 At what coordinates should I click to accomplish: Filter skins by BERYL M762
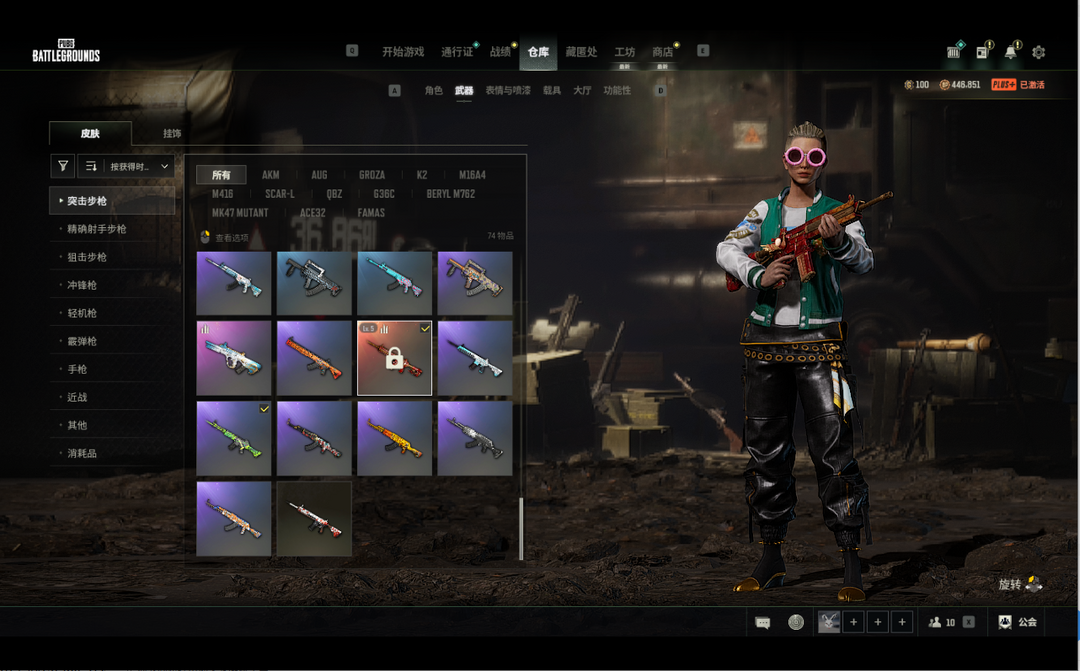450,194
